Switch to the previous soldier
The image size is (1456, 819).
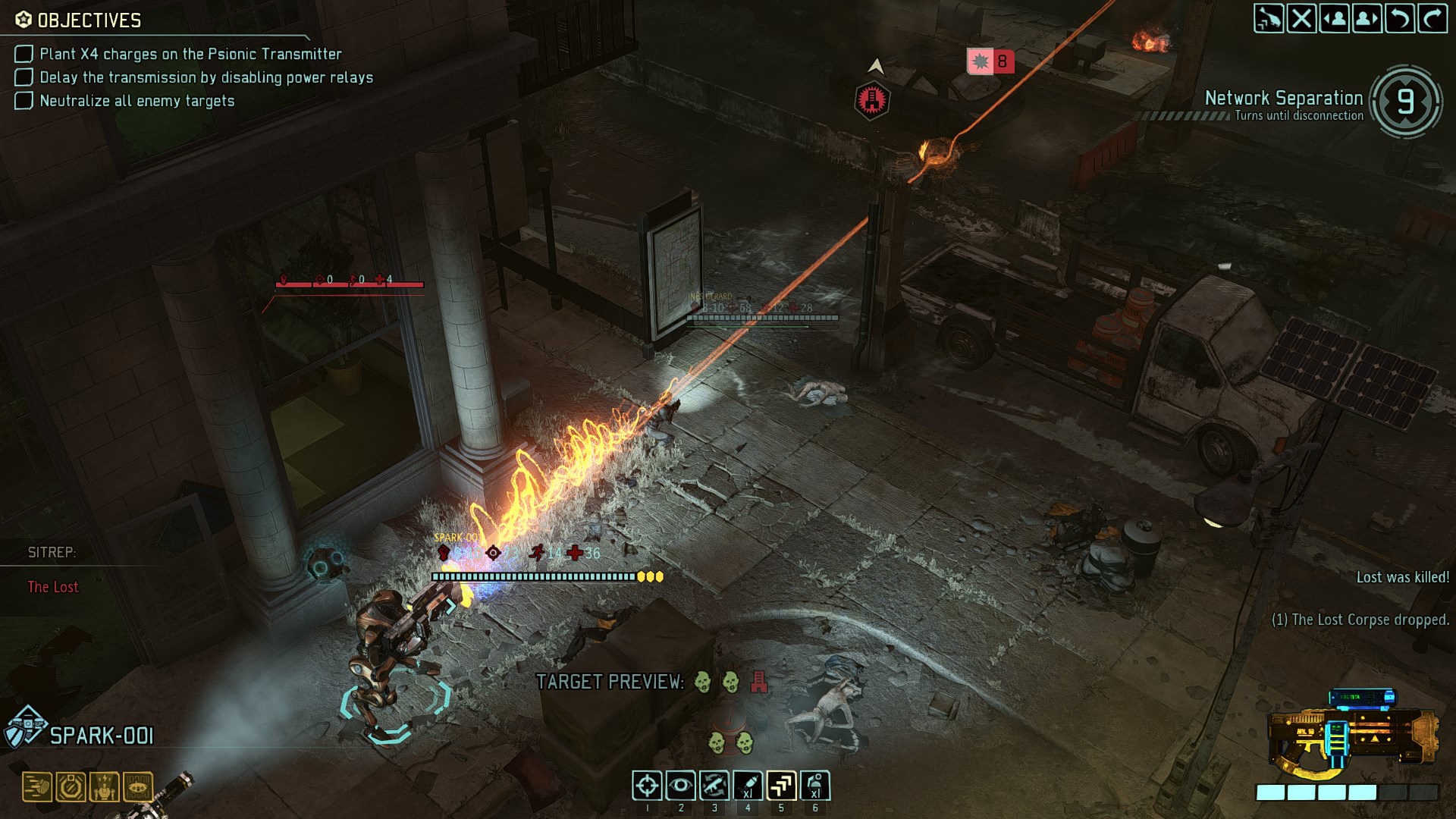click(1334, 19)
